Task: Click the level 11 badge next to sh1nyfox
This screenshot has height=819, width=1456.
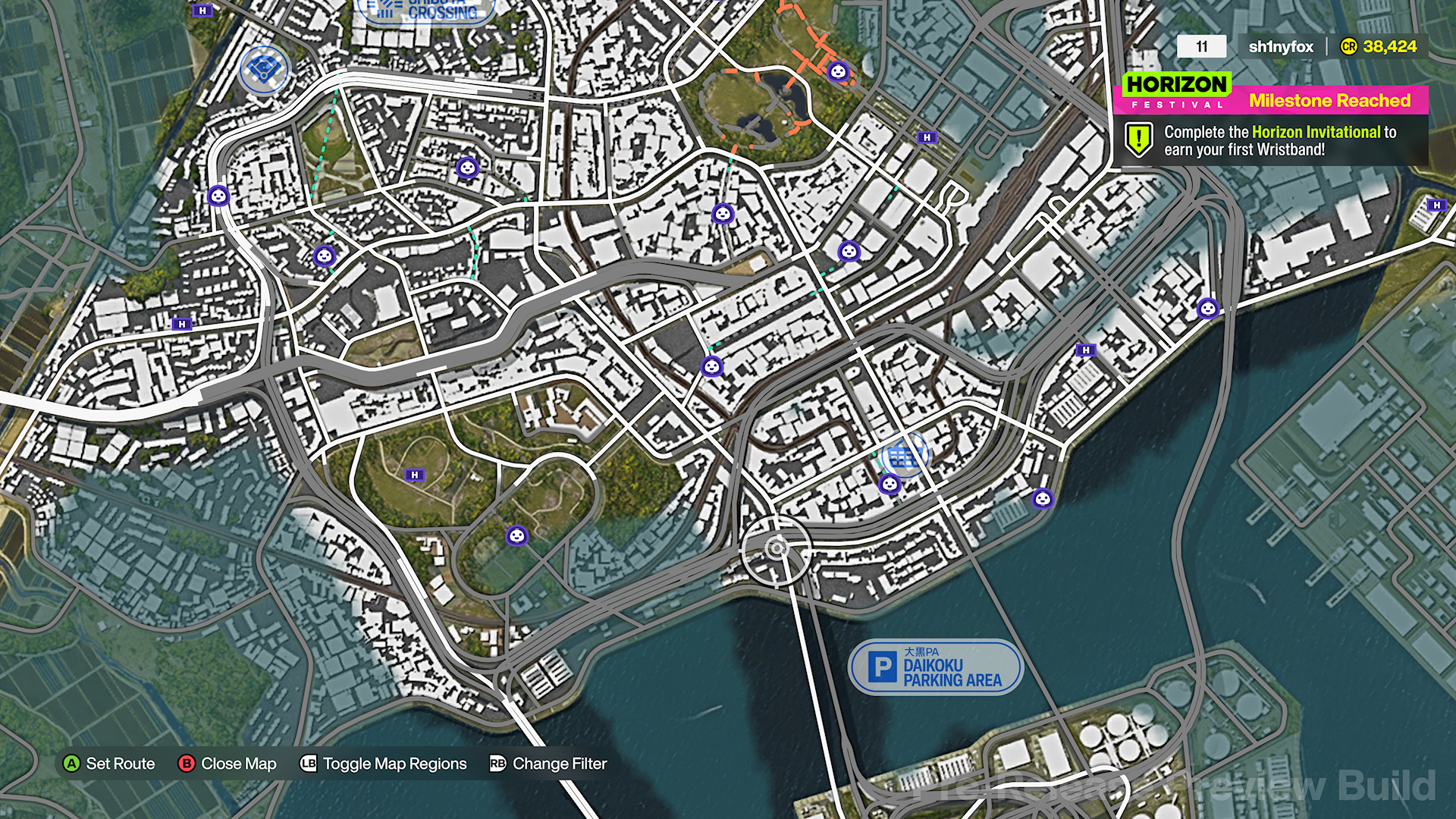Action: pyautogui.click(x=1203, y=46)
